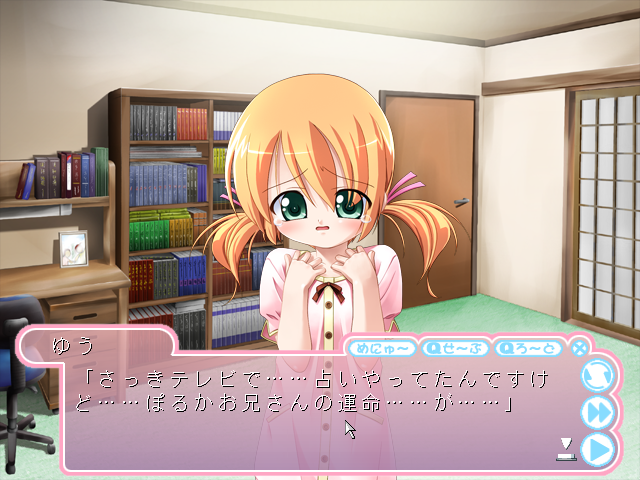
Task: Click the Qろ〜ど quick load button
Action: coord(529,348)
